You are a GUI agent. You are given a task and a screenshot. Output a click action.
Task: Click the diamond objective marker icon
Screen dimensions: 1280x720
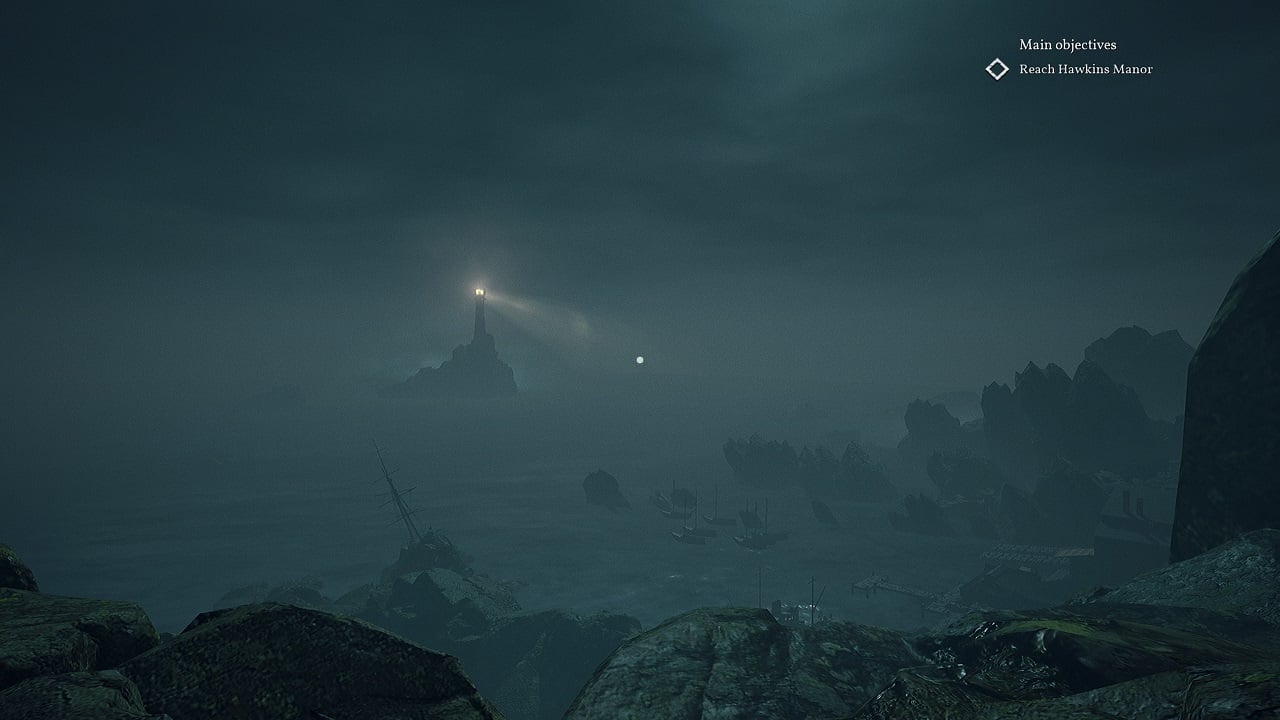coord(997,69)
